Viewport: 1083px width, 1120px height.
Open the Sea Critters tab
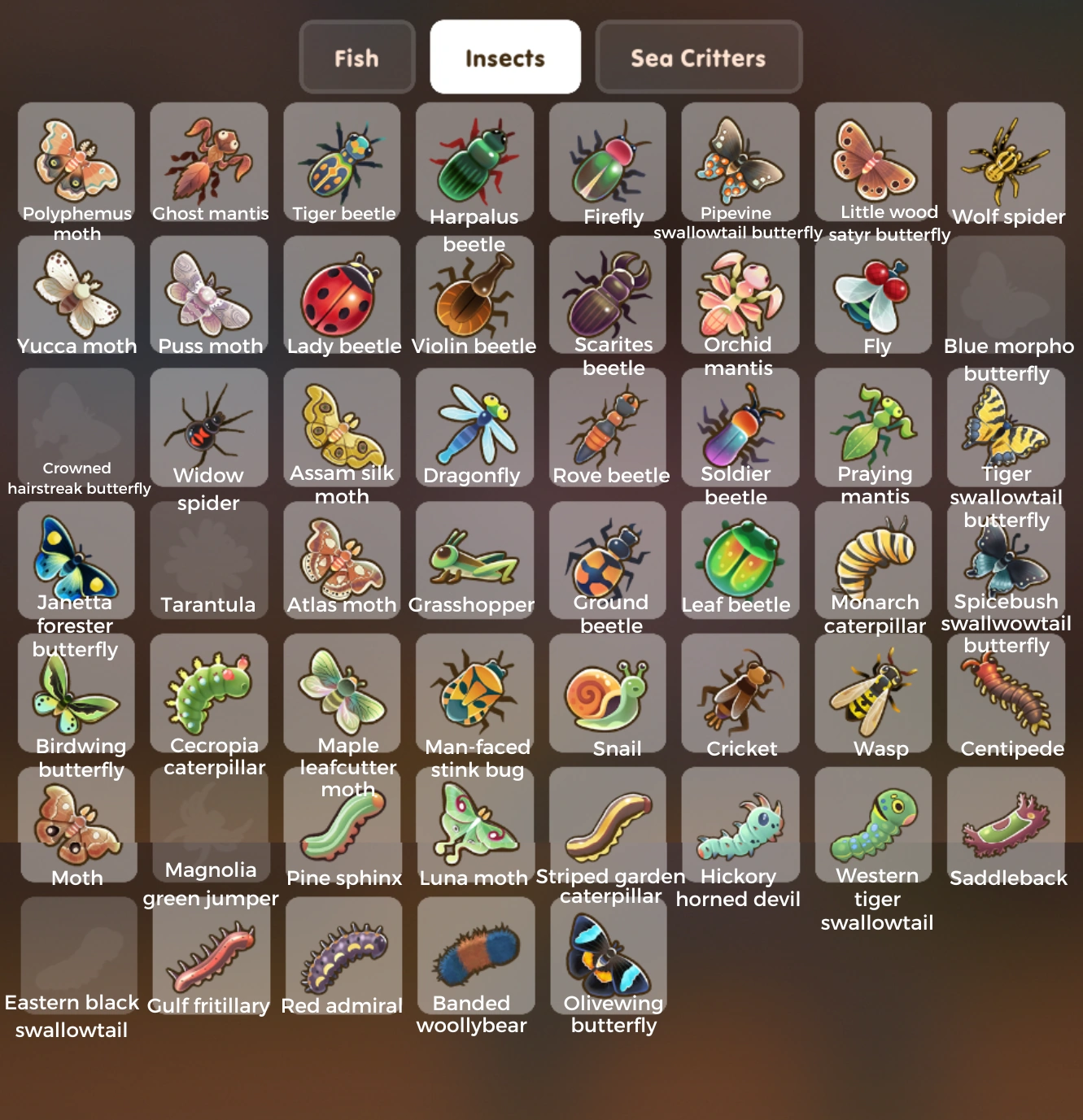coord(698,57)
